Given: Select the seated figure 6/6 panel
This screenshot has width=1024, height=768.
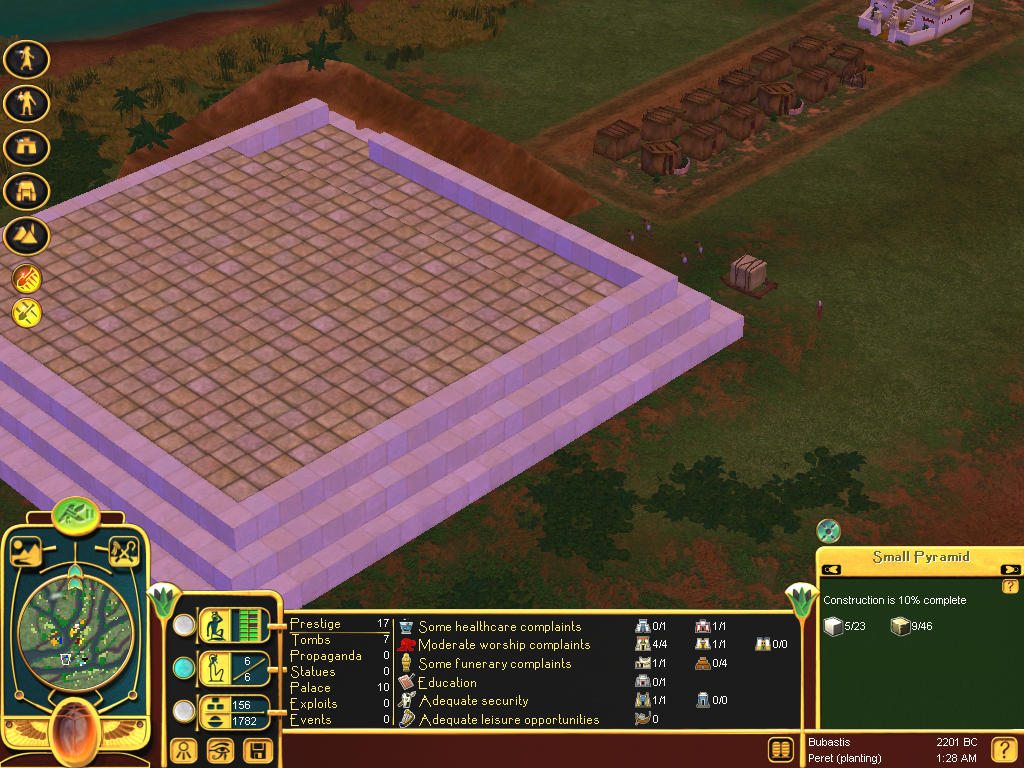Looking at the screenshot, I should click(x=234, y=667).
